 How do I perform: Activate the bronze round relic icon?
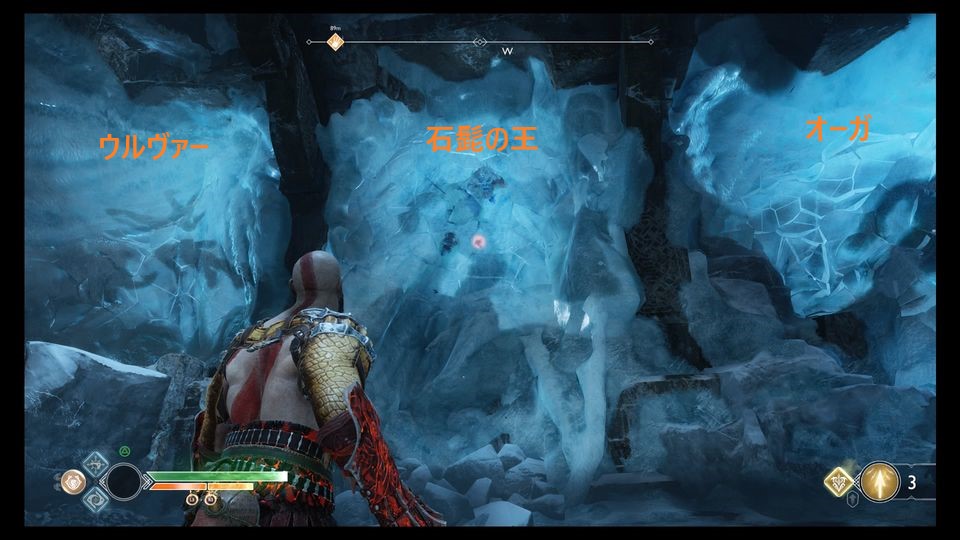click(x=72, y=481)
